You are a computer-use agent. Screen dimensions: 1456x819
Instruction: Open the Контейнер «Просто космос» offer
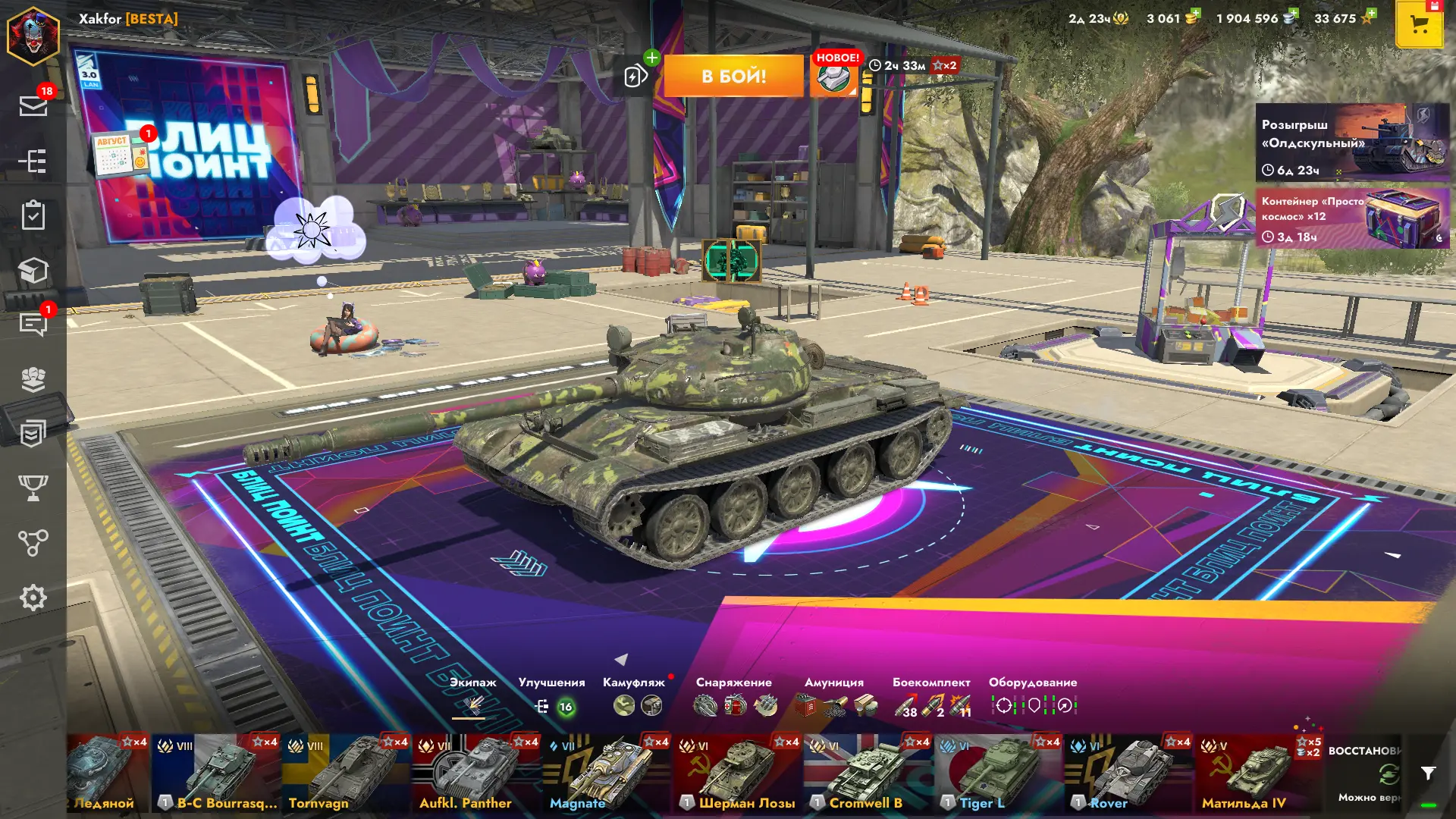1352,219
